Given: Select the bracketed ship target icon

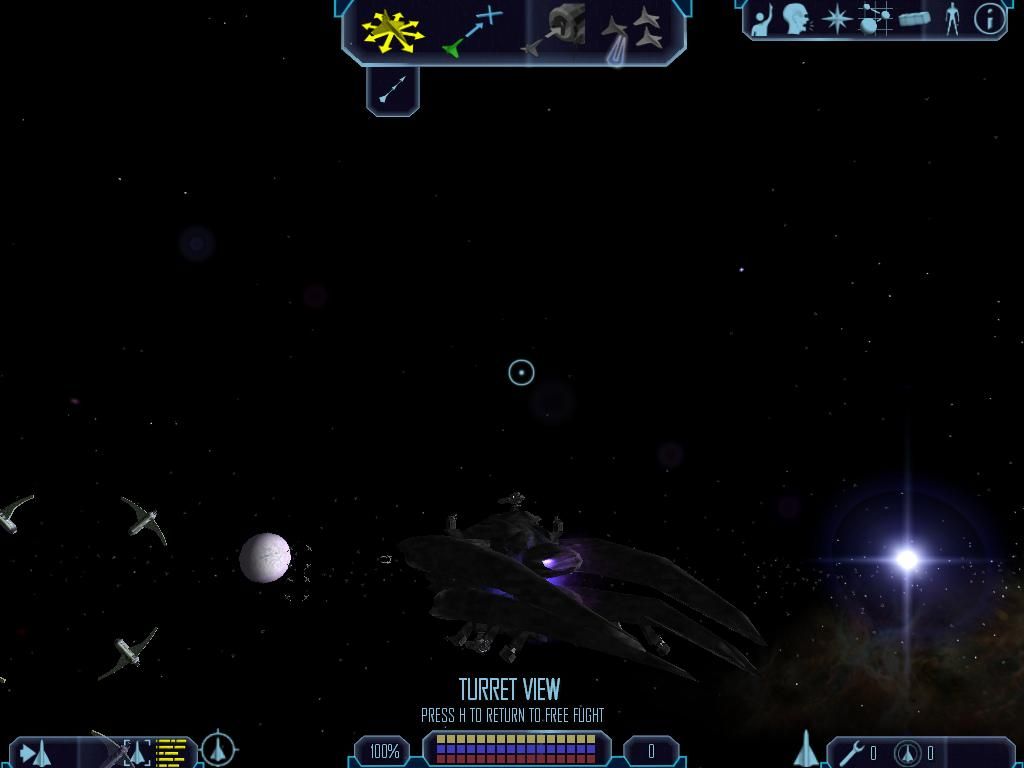Looking at the screenshot, I should (x=136, y=751).
